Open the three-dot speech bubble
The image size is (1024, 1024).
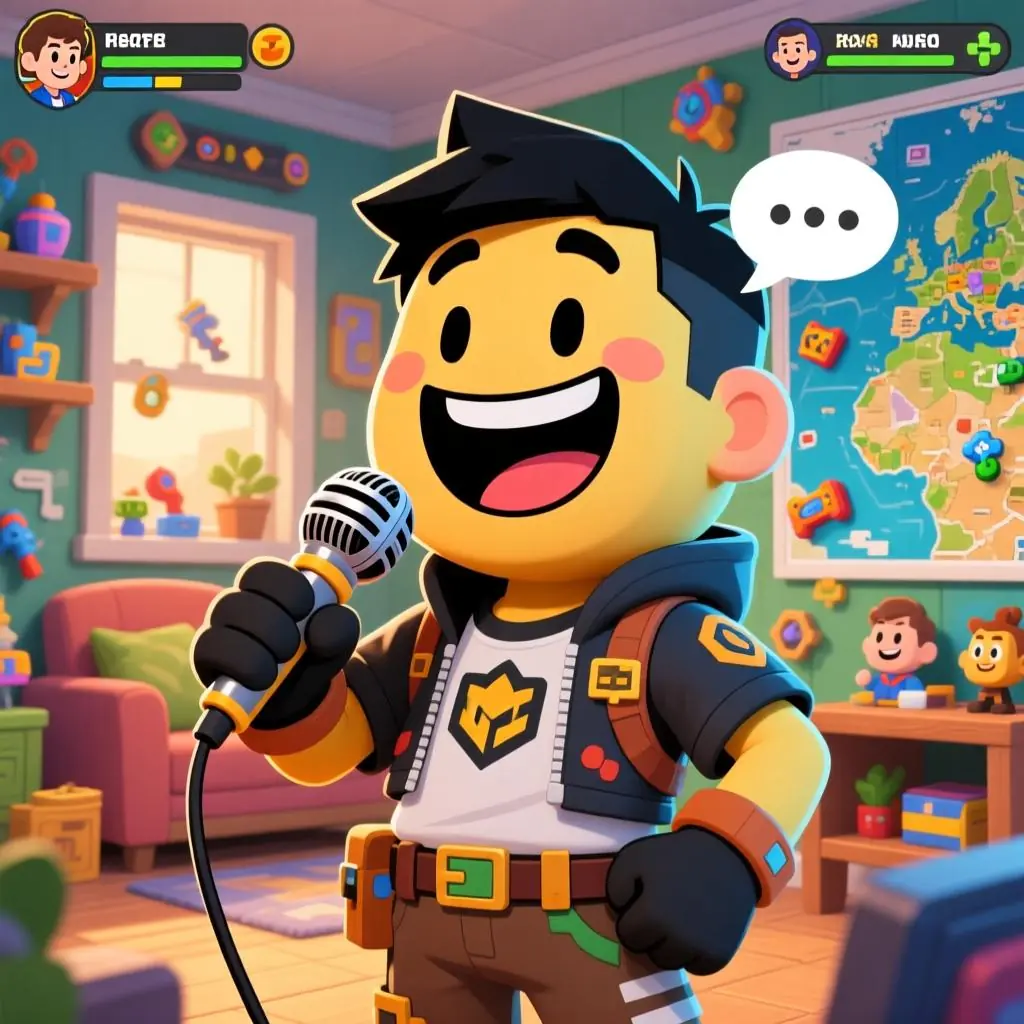pos(812,215)
